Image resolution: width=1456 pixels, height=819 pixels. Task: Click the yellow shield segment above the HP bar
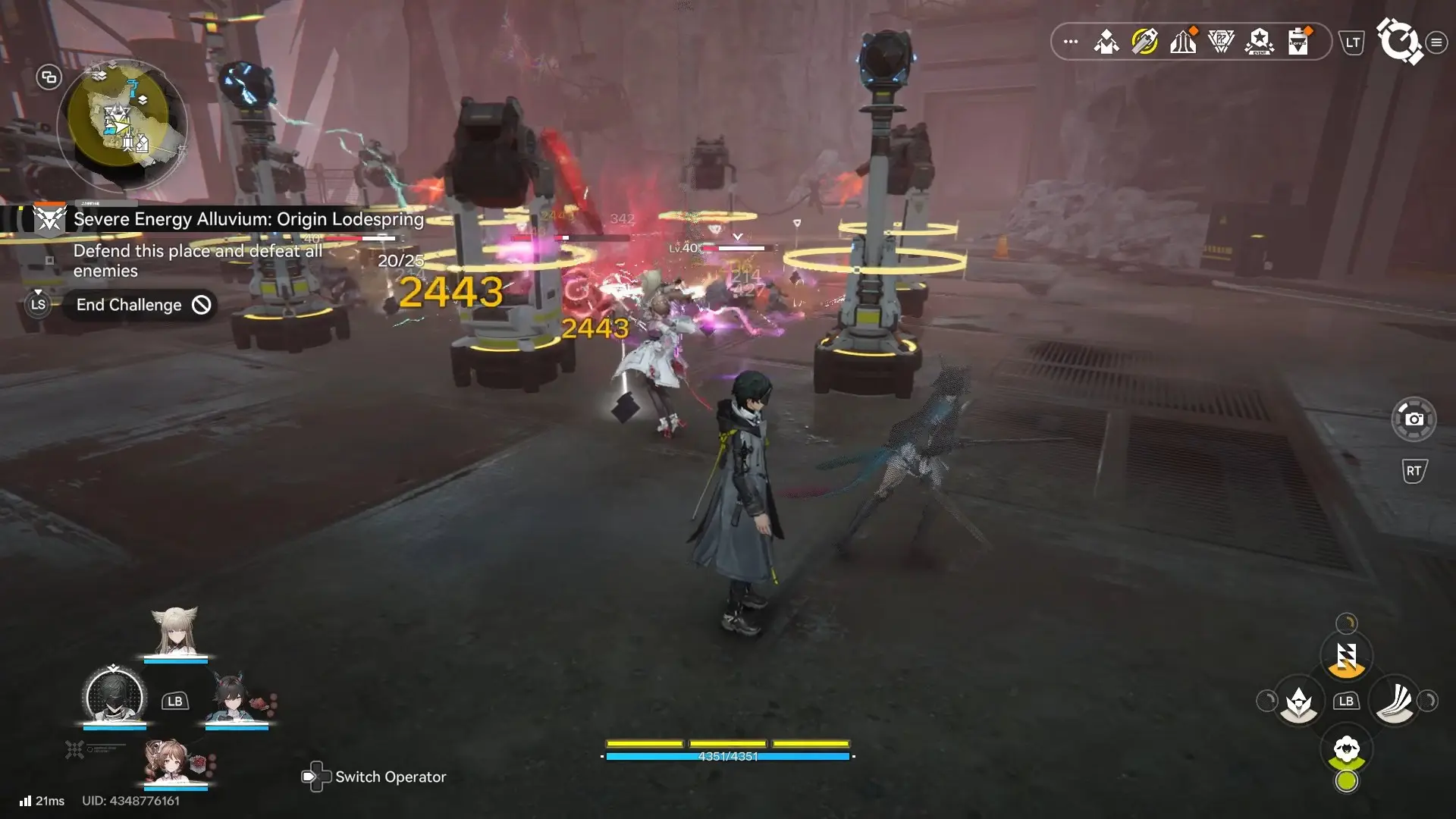pyautogui.click(x=726, y=744)
